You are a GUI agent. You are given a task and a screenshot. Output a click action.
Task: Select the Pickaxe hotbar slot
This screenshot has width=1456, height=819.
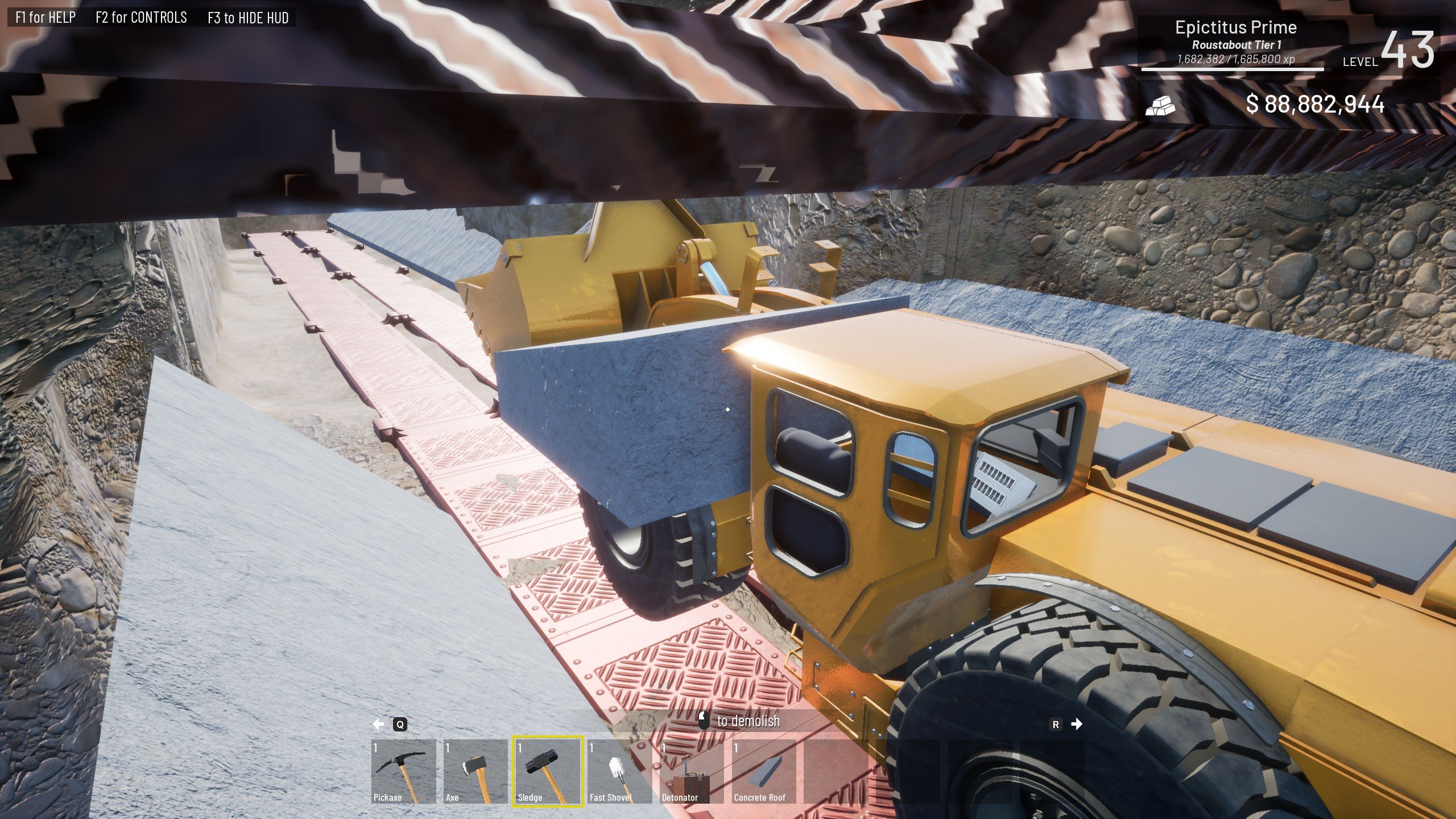tap(403, 771)
